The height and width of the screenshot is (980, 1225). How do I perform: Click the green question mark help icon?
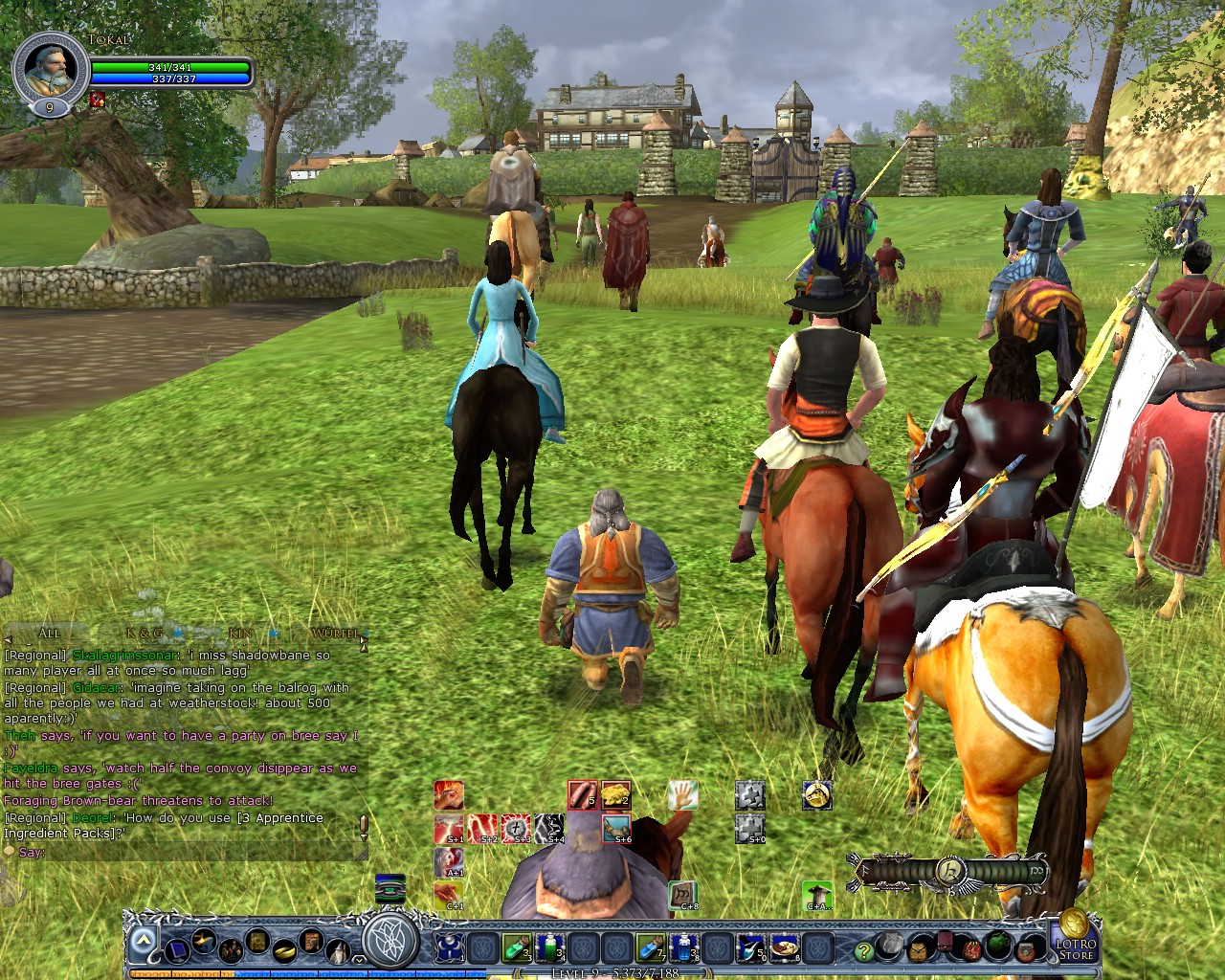point(864,951)
